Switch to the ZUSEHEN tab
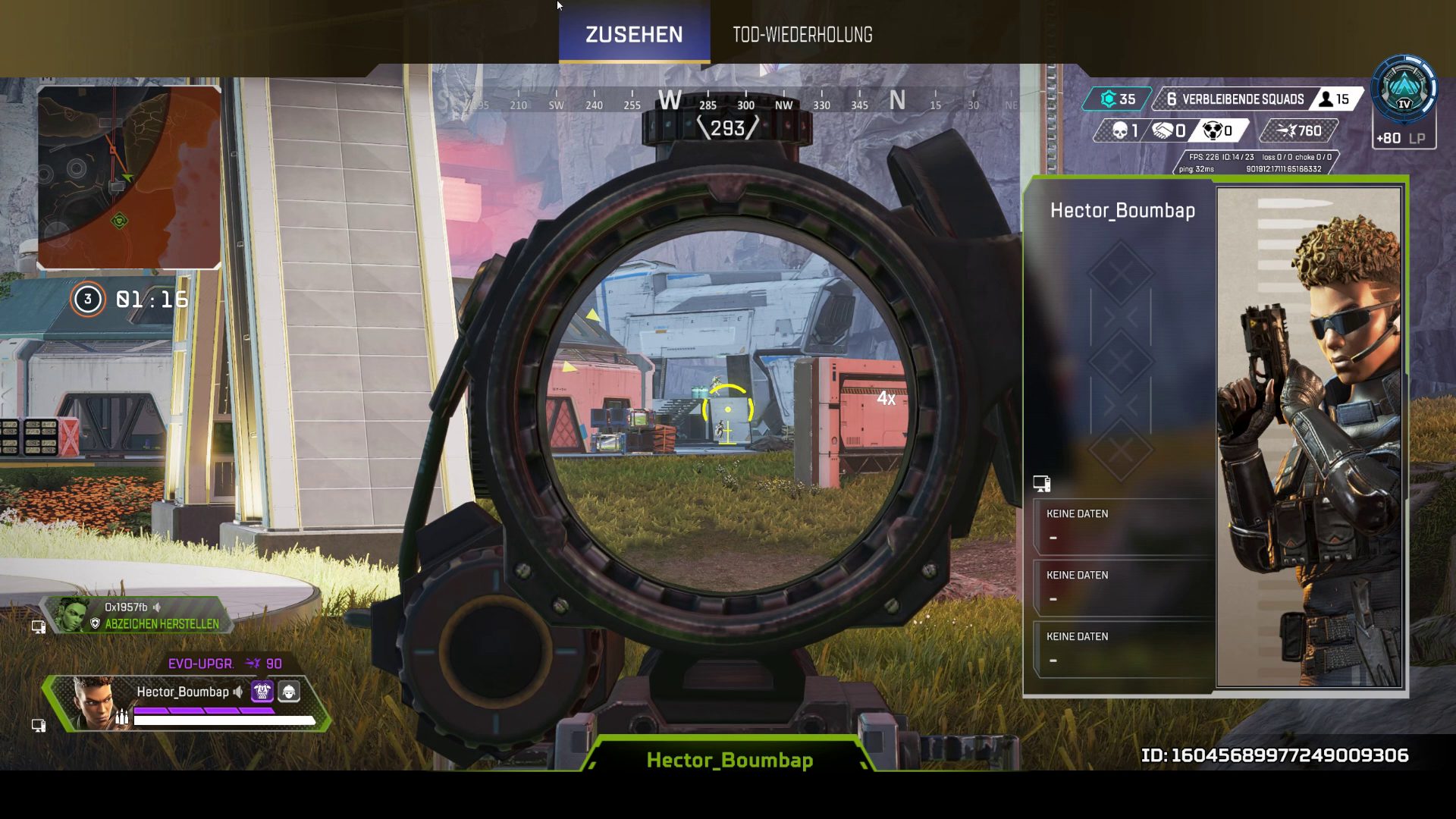This screenshot has width=1456, height=819. [x=633, y=34]
